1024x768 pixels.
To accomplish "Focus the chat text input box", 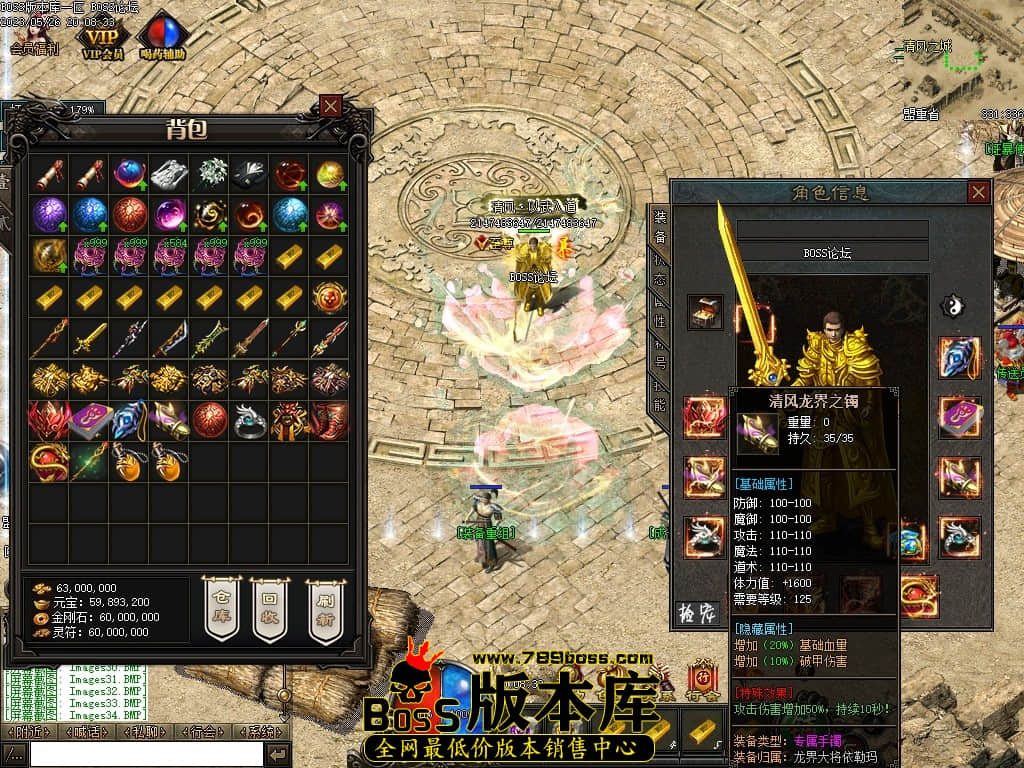I will tap(145, 754).
